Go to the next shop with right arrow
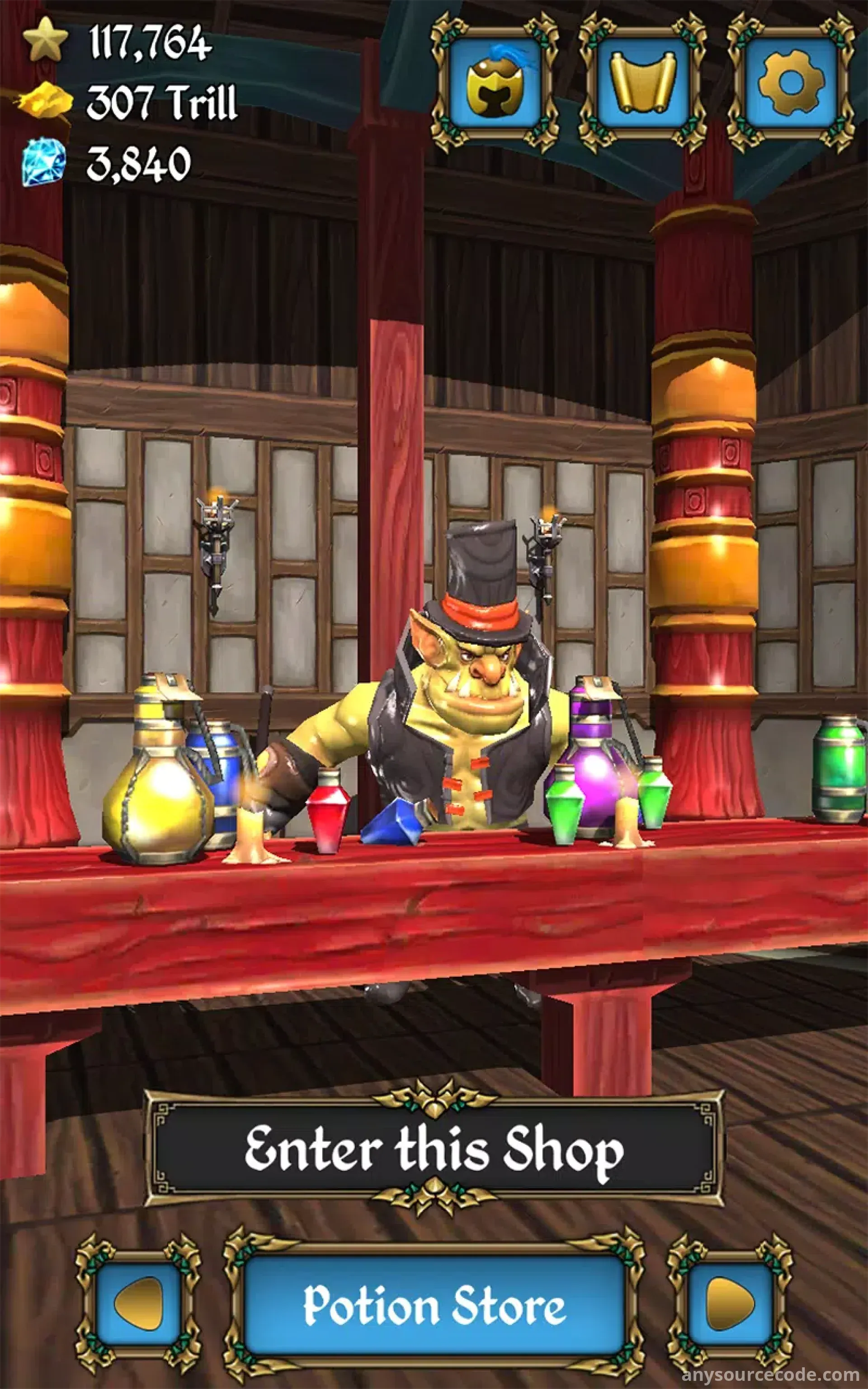The height and width of the screenshot is (1389, 868). 730,1304
